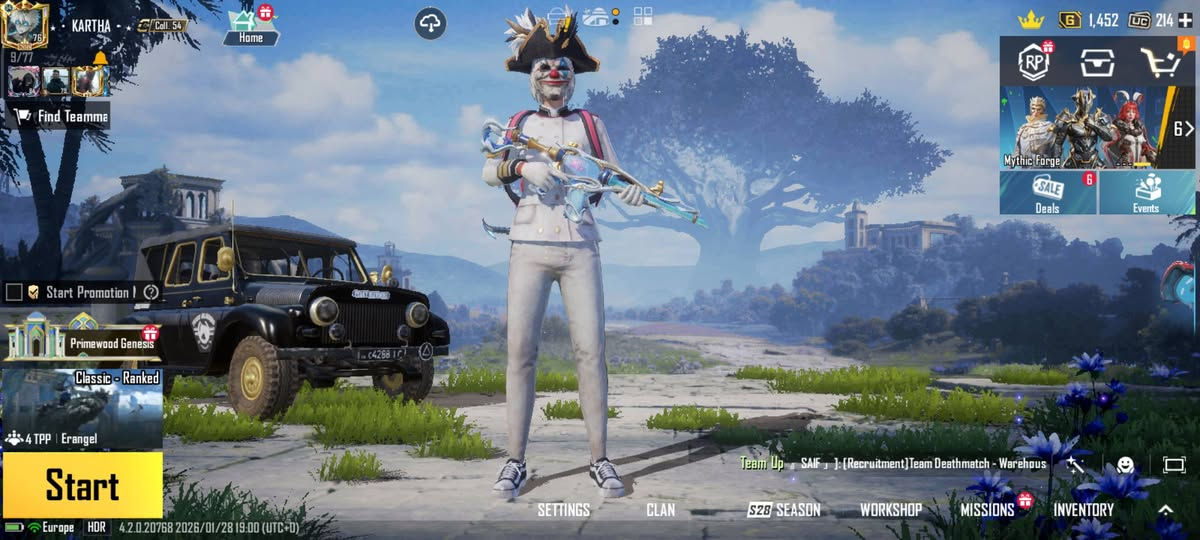Enter the Workshop

tap(891, 510)
